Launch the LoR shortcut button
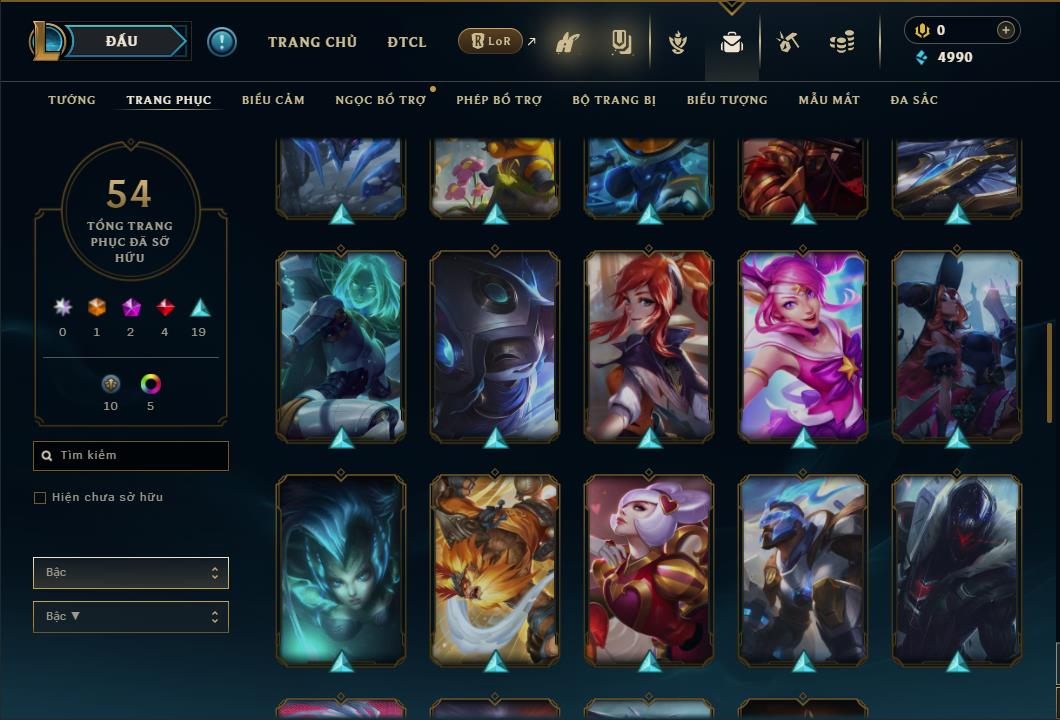The height and width of the screenshot is (720, 1060). pos(490,42)
